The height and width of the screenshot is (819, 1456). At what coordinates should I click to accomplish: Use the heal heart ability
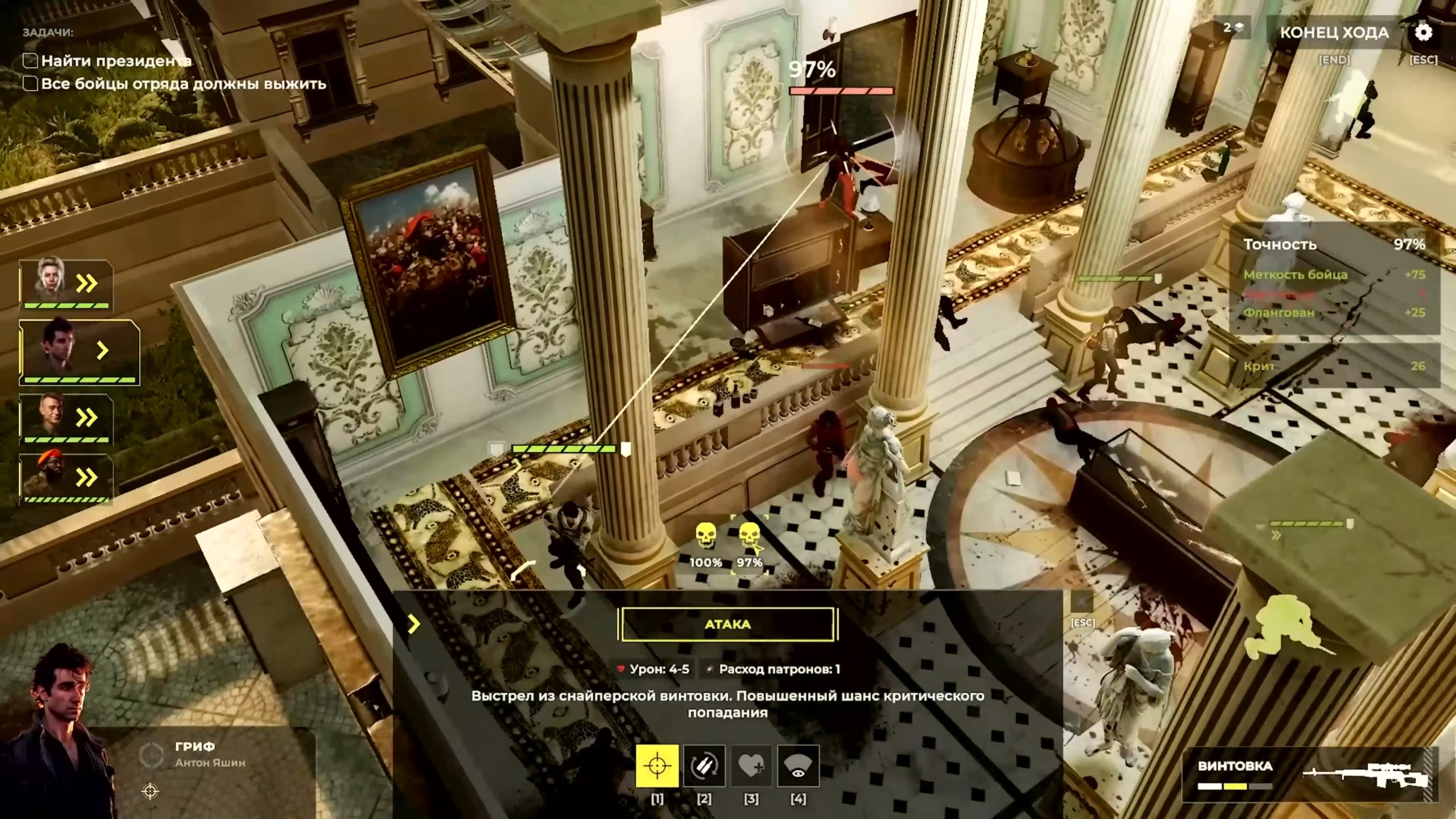click(x=751, y=766)
